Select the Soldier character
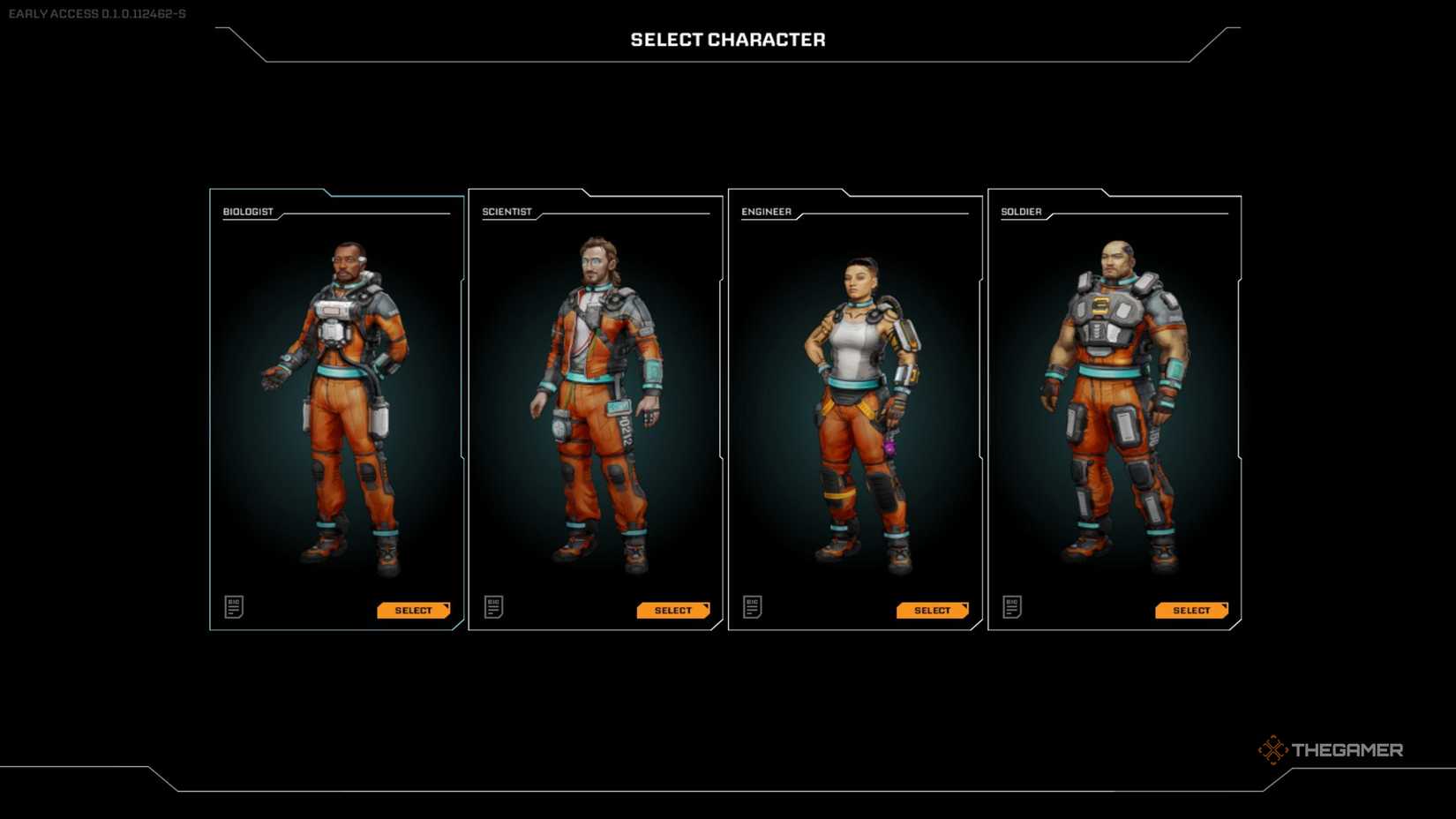Viewport: 1456px width, 819px height. pos(1191,610)
